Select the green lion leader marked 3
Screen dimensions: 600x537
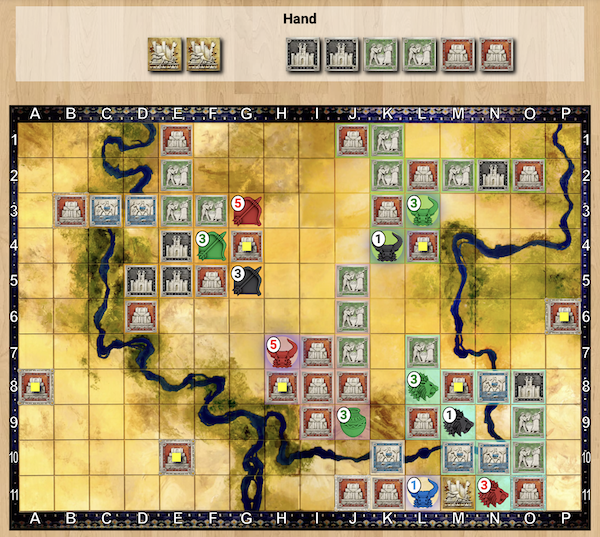(x=422, y=386)
